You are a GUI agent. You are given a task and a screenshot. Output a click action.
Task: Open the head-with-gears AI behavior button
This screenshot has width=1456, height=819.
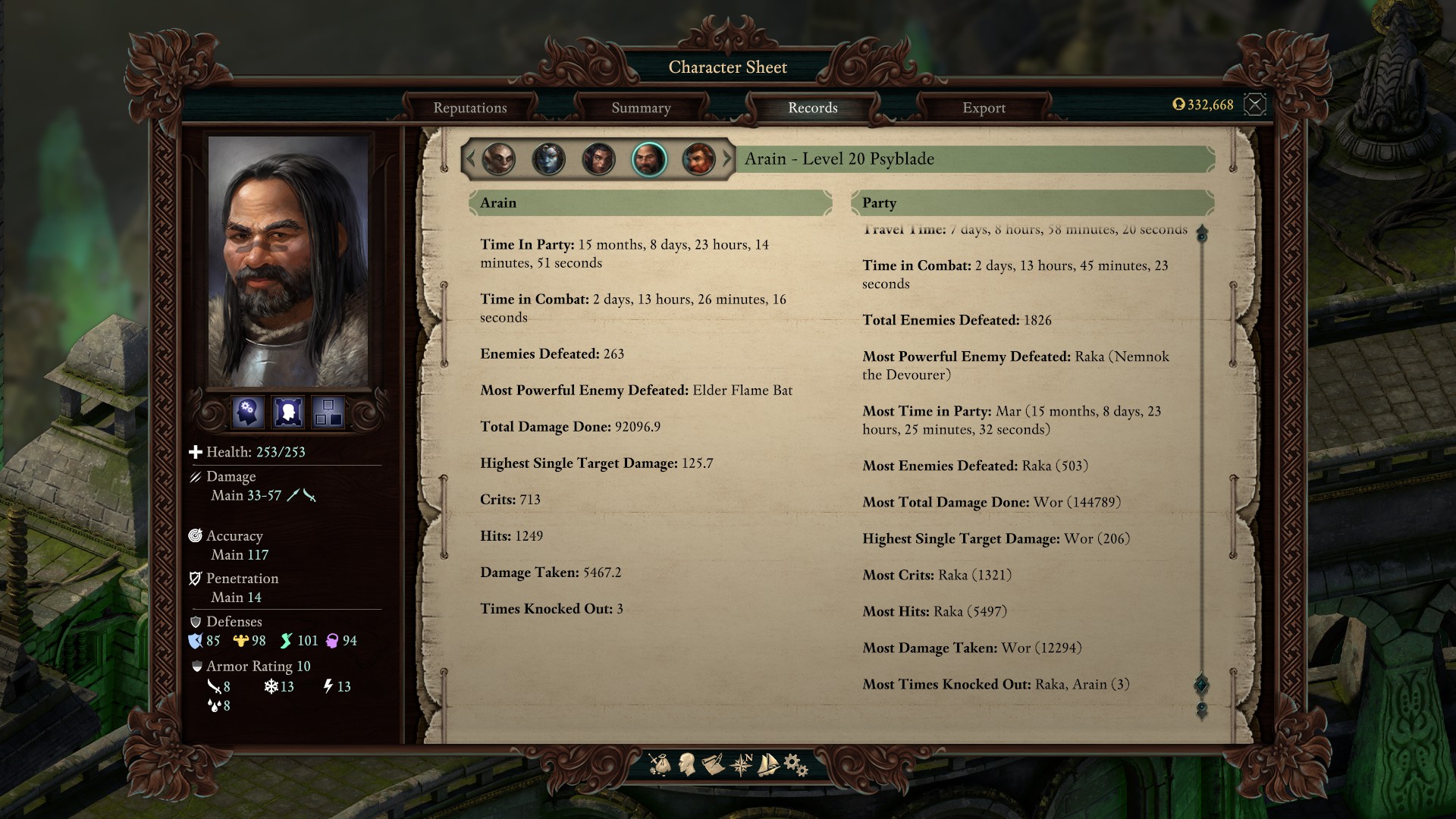pos(248,413)
